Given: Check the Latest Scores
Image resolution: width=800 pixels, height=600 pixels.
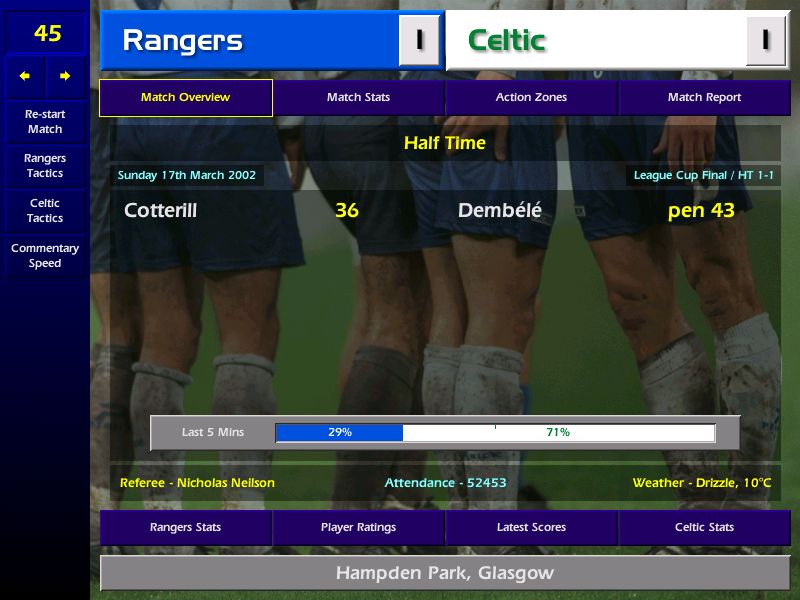Looking at the screenshot, I should (531, 527).
